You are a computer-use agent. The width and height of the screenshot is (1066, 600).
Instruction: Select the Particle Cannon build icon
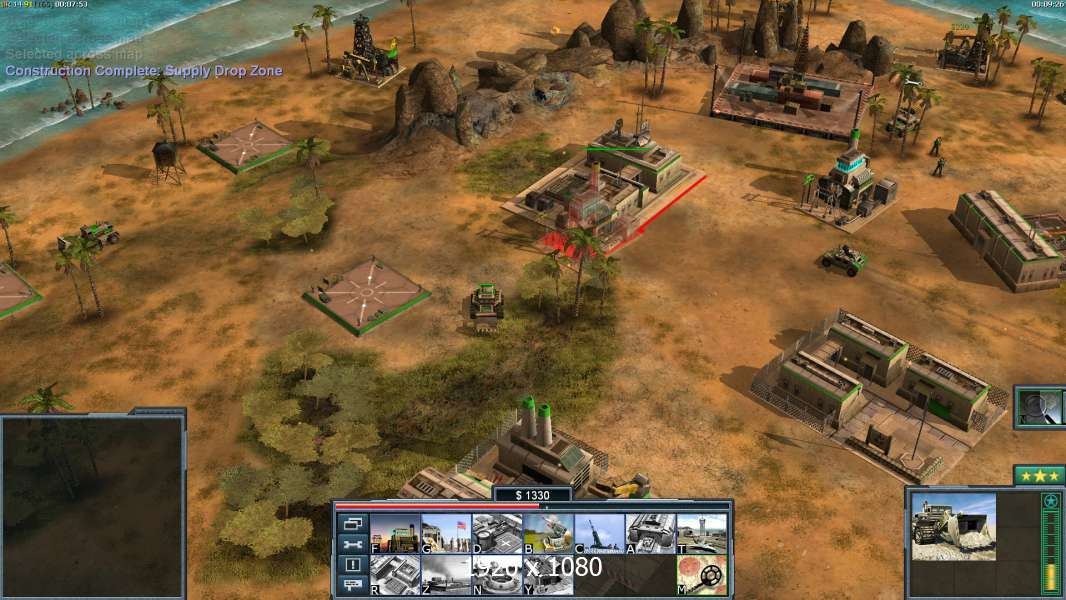coord(599,533)
